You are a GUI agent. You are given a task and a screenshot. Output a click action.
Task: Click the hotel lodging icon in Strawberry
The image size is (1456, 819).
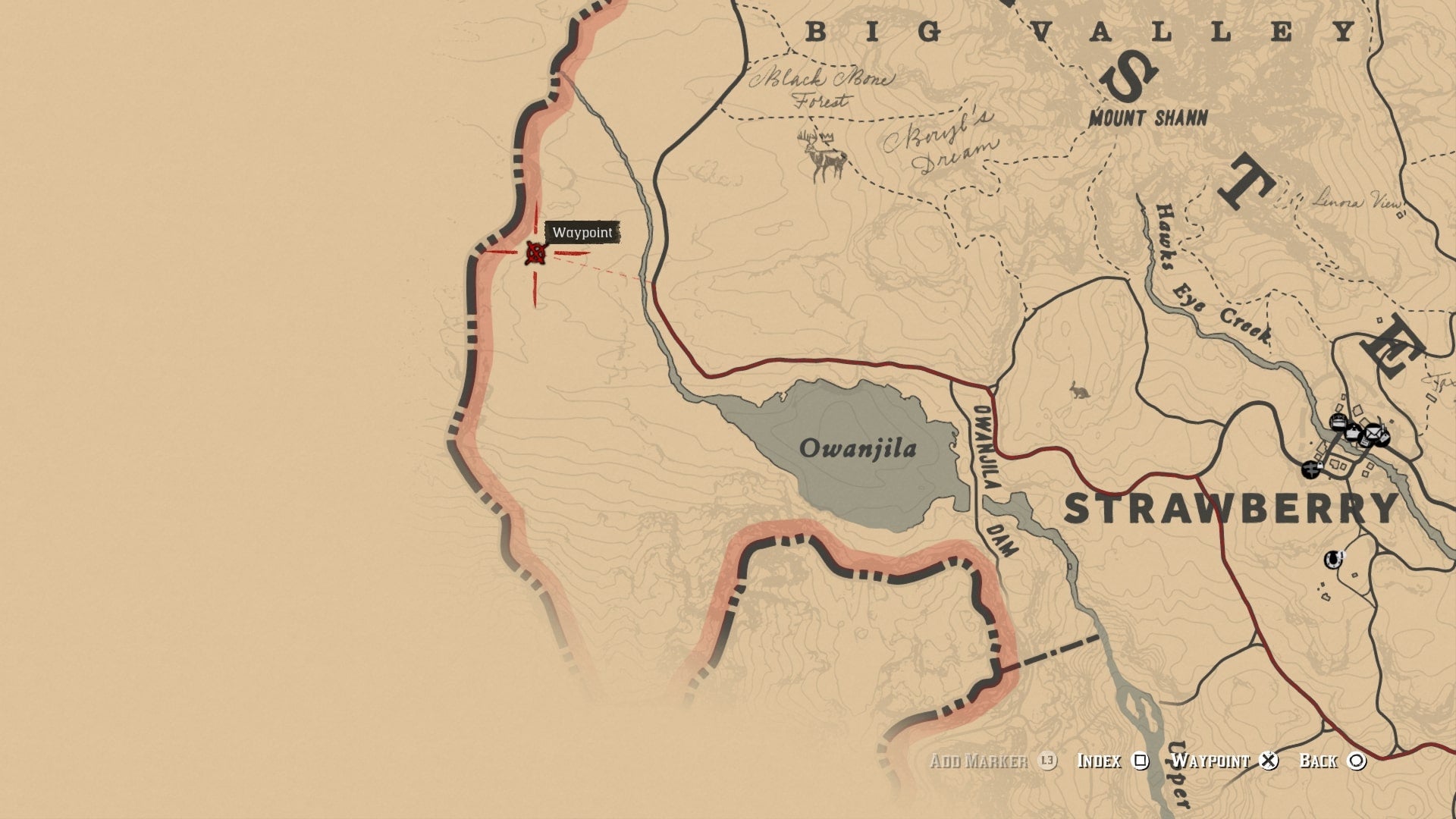point(1337,422)
